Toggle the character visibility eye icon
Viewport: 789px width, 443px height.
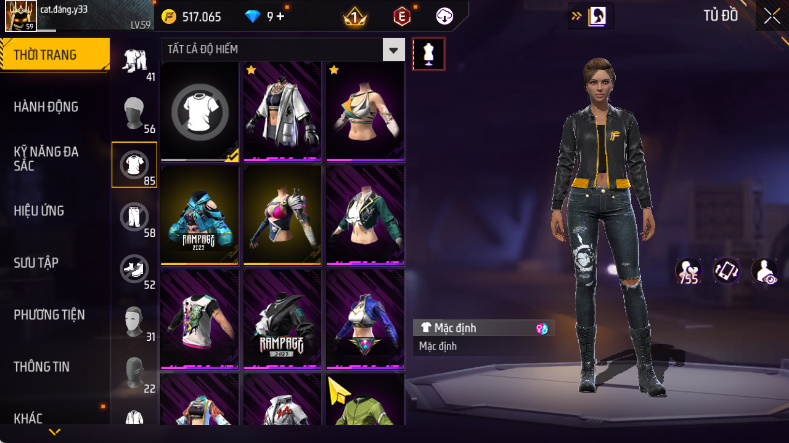(765, 270)
